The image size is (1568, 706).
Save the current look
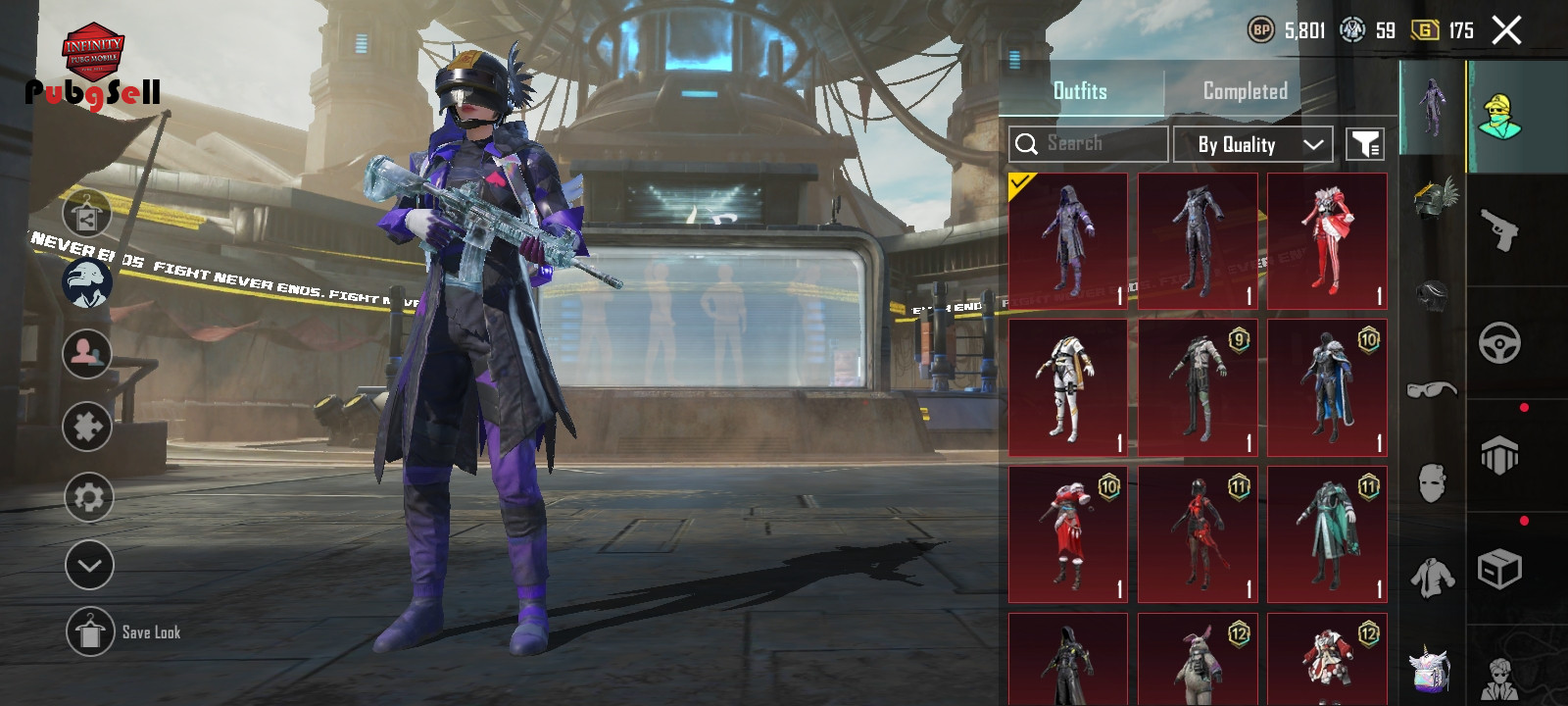(x=91, y=631)
